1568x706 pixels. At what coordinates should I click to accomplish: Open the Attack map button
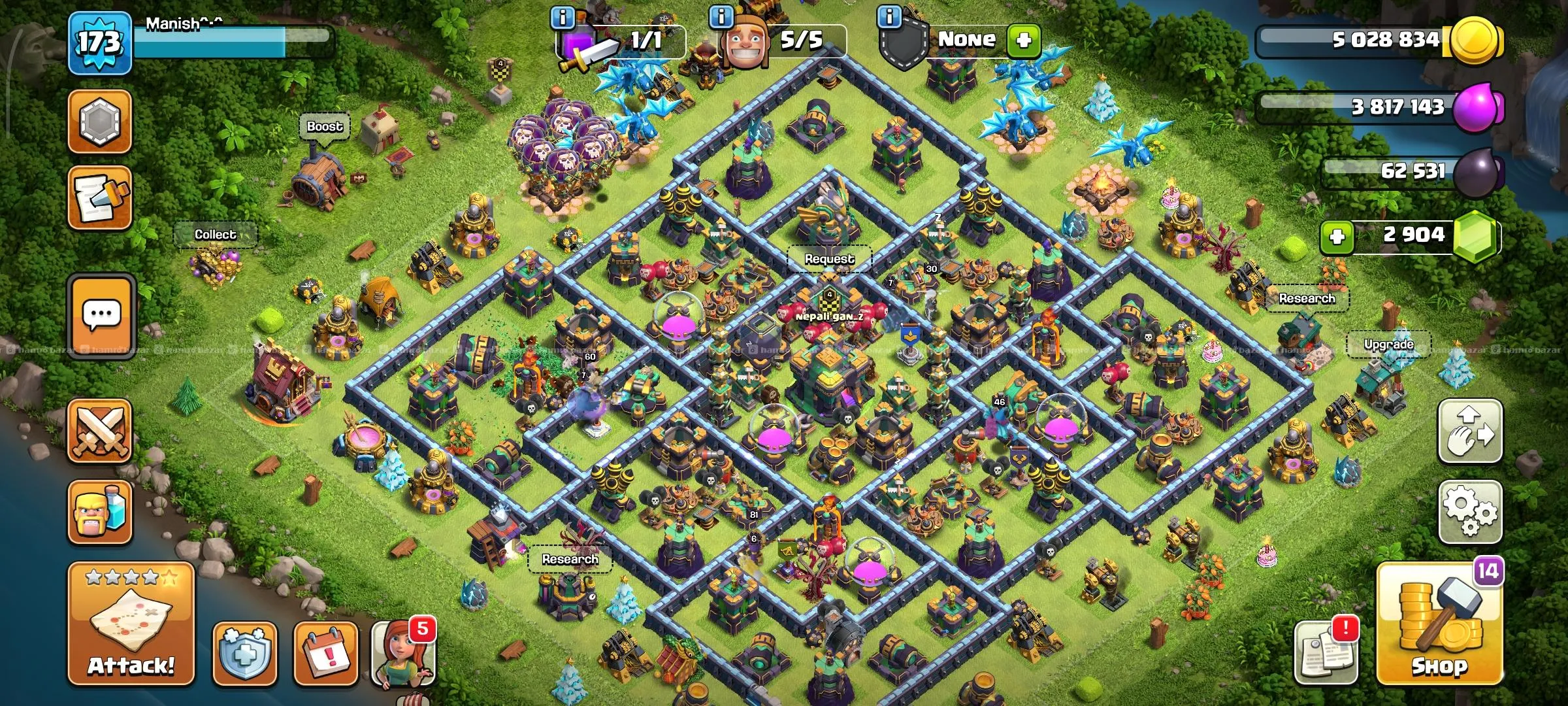pos(131,623)
